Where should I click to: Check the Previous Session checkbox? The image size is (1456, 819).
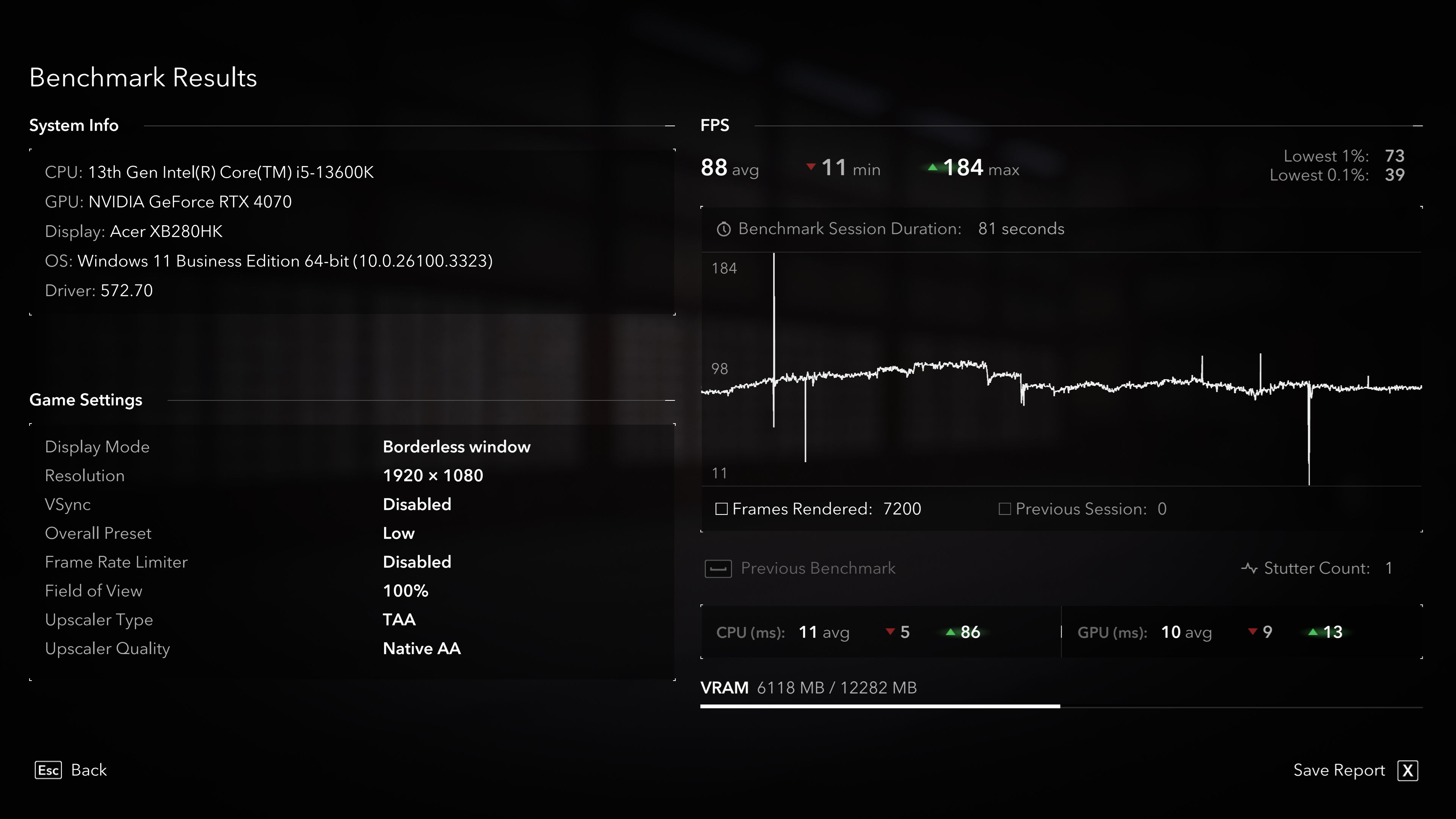click(1005, 509)
